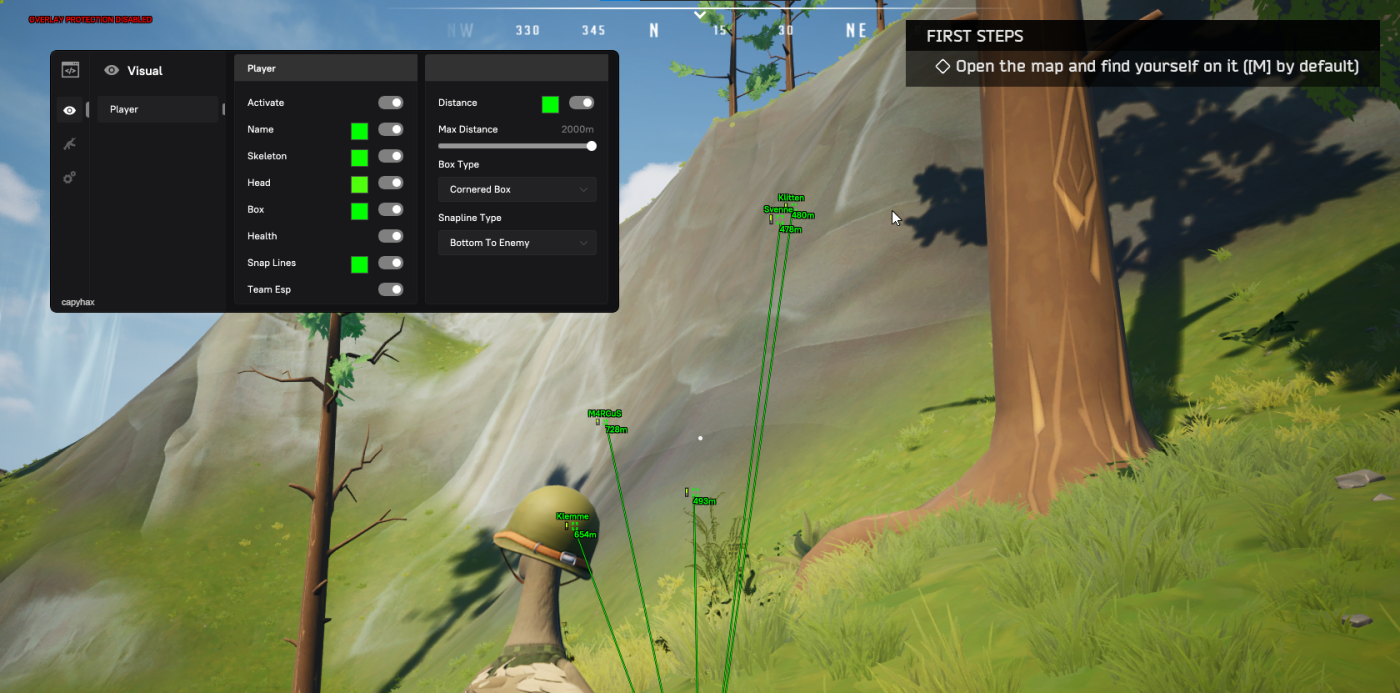Switch to the rifle icon tab
Viewport: 1400px width, 693px height.
coord(69,144)
